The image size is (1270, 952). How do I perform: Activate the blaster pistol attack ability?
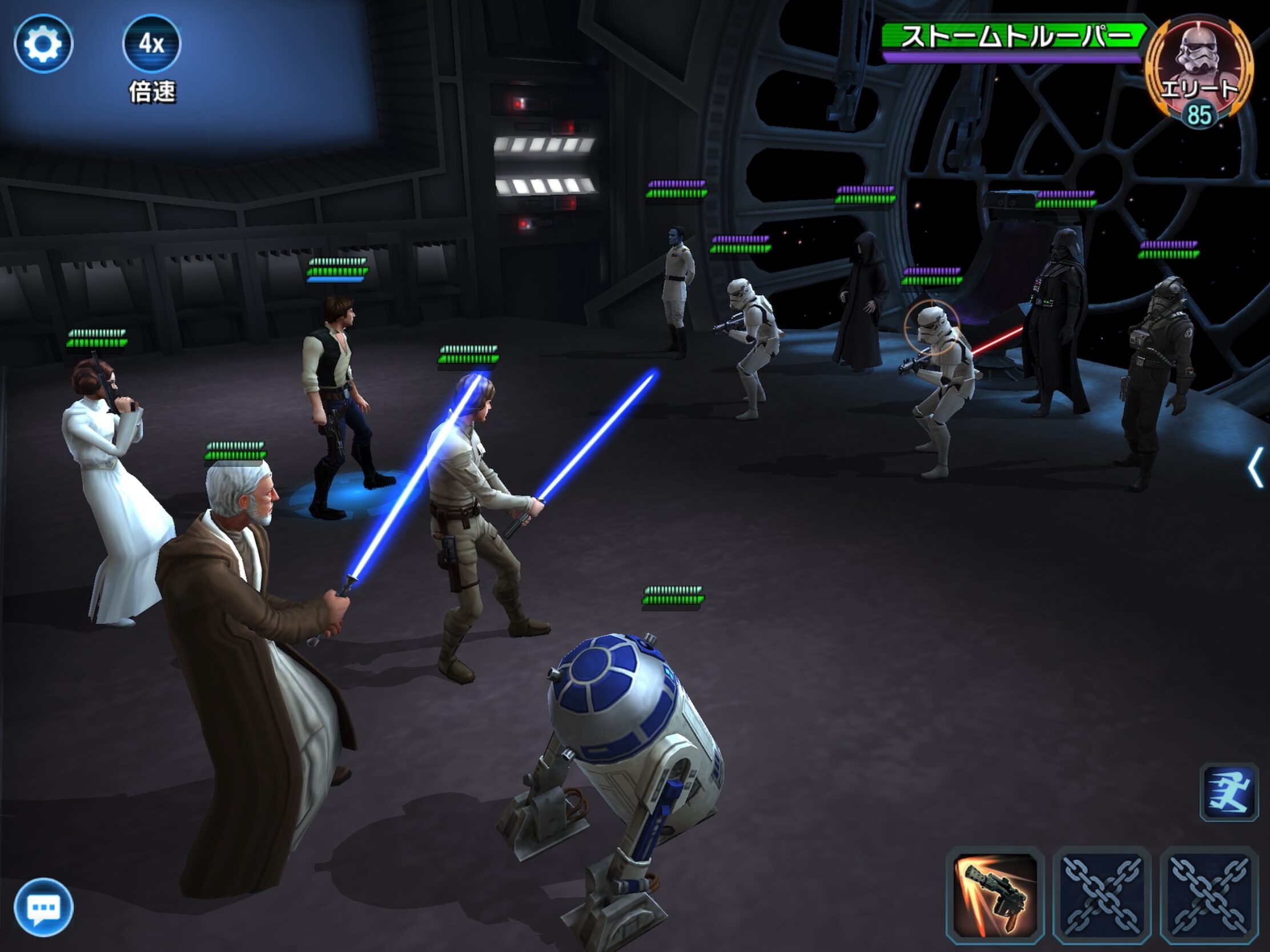995,895
